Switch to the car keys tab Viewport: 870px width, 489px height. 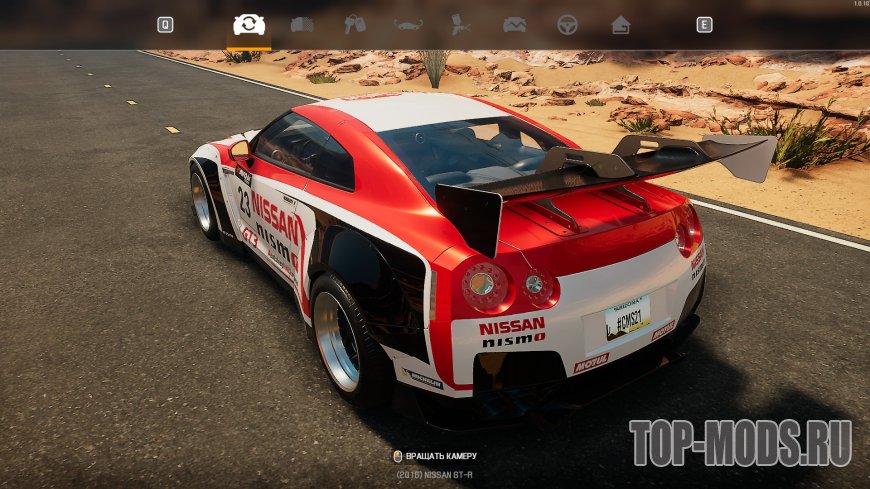[355, 25]
